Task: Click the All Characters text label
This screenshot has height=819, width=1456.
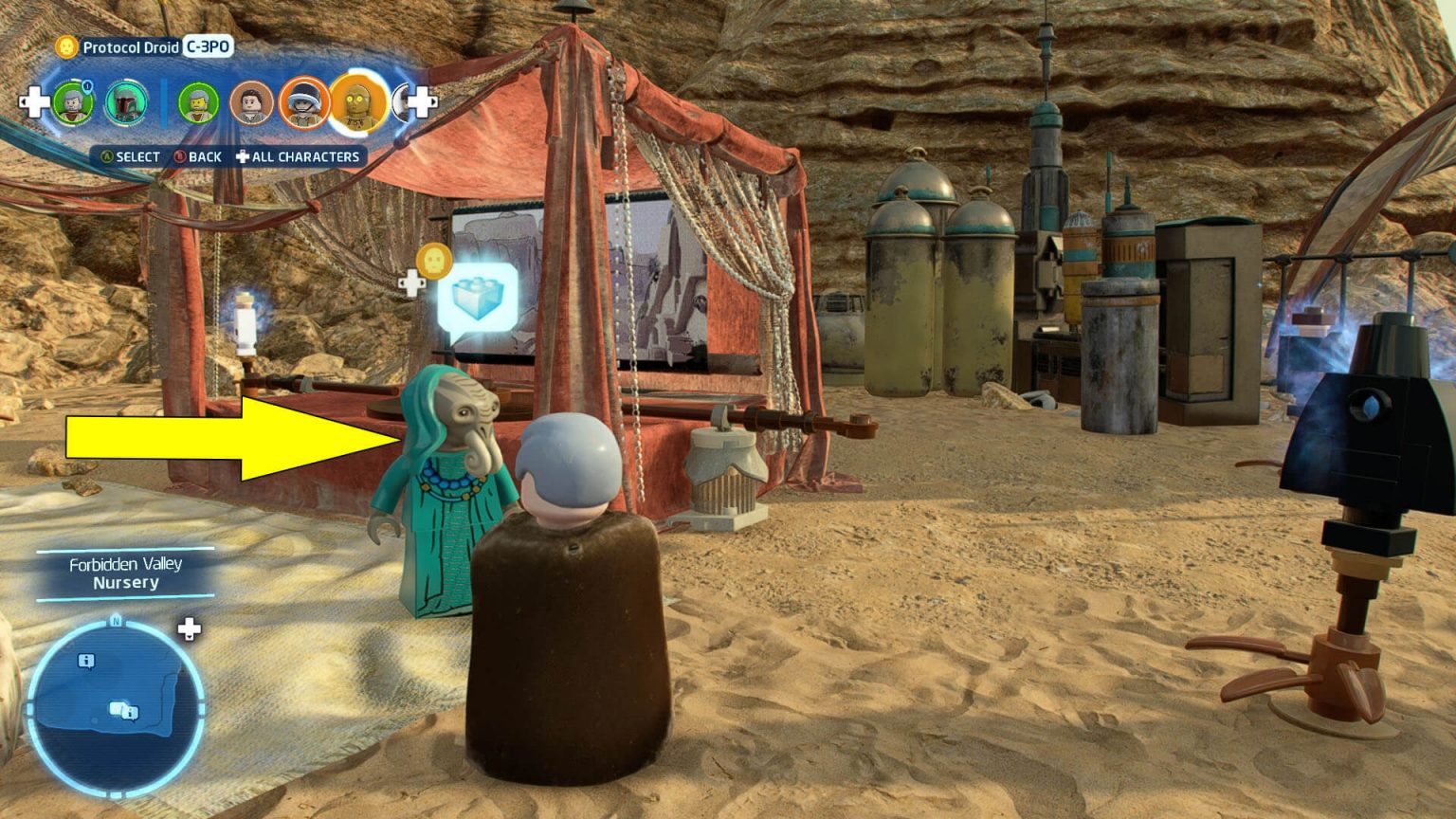Action: (x=307, y=156)
